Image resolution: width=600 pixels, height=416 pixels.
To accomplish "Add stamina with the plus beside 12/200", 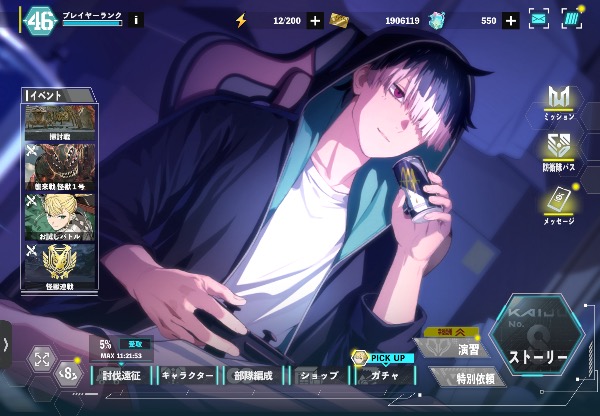I will (x=315, y=20).
